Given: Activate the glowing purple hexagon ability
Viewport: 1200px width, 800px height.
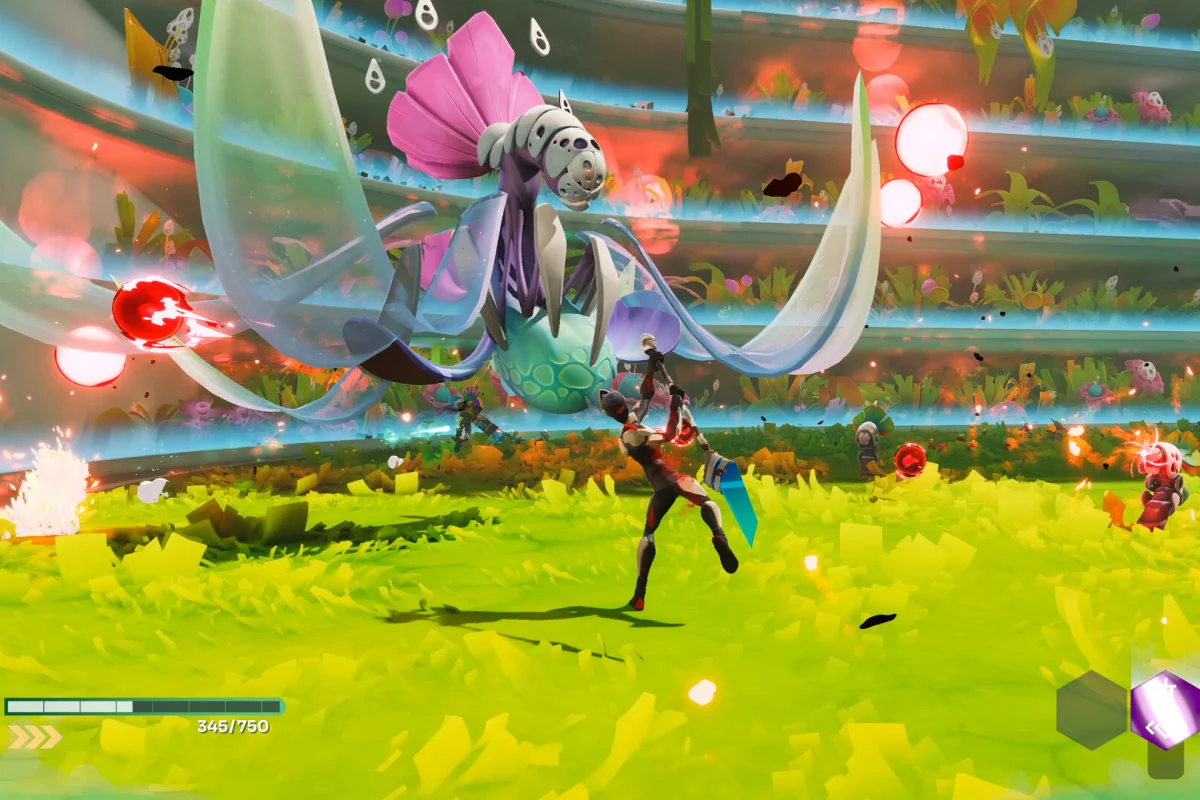Looking at the screenshot, I should pos(1165,710).
